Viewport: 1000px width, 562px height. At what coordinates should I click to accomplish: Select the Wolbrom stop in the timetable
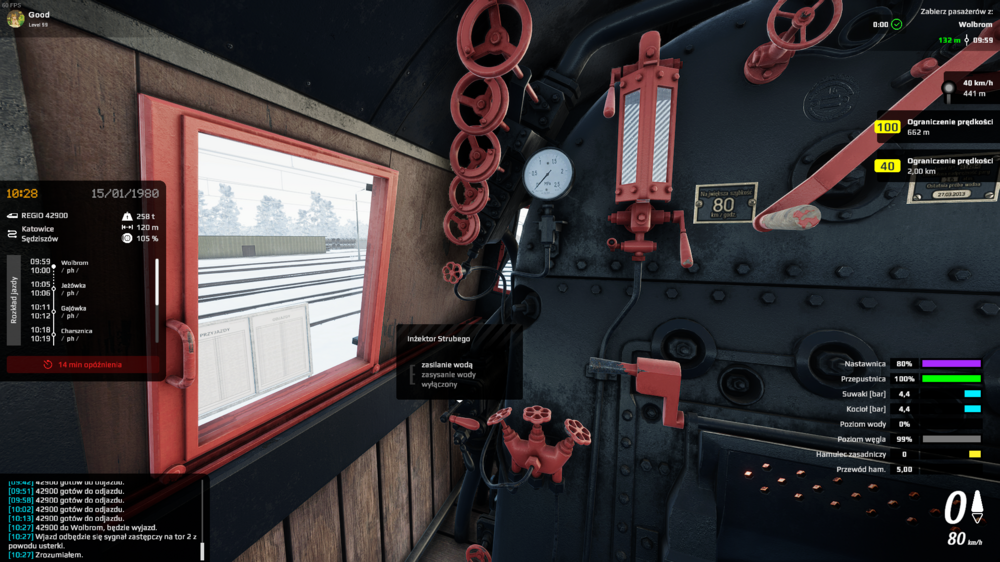pos(74,266)
